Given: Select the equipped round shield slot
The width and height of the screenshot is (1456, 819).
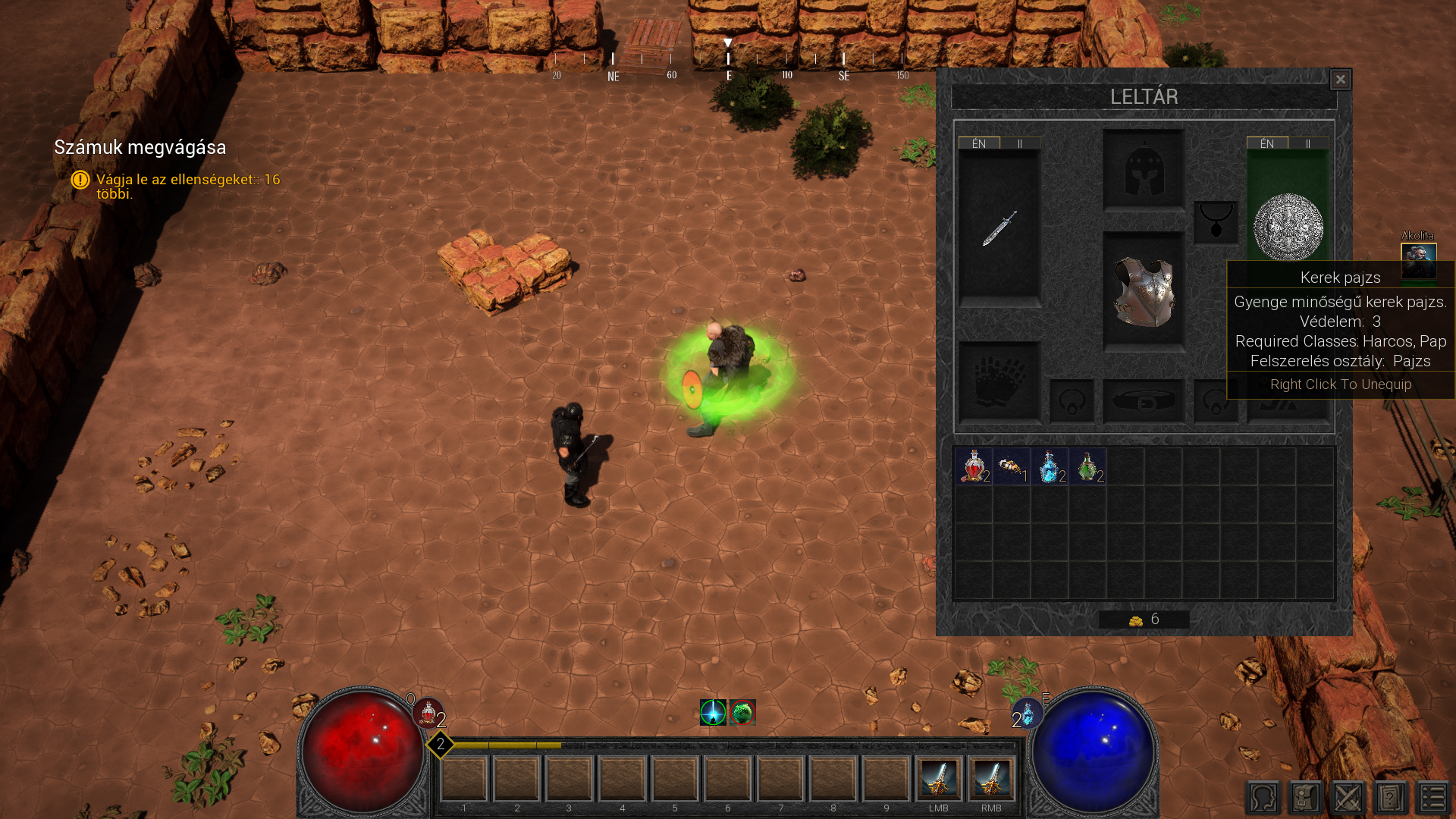Looking at the screenshot, I should (x=1288, y=226).
